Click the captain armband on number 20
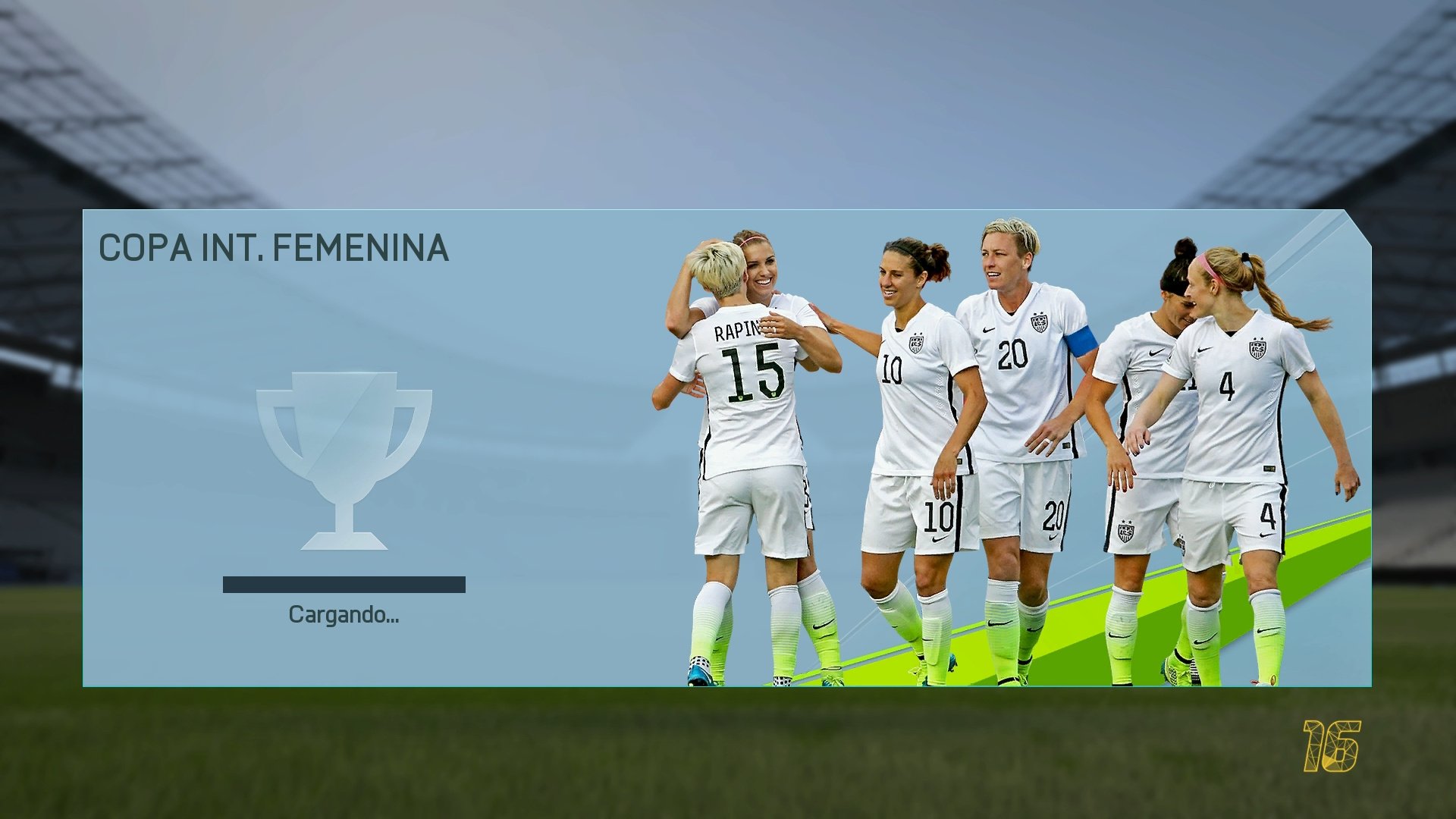 (x=1080, y=340)
